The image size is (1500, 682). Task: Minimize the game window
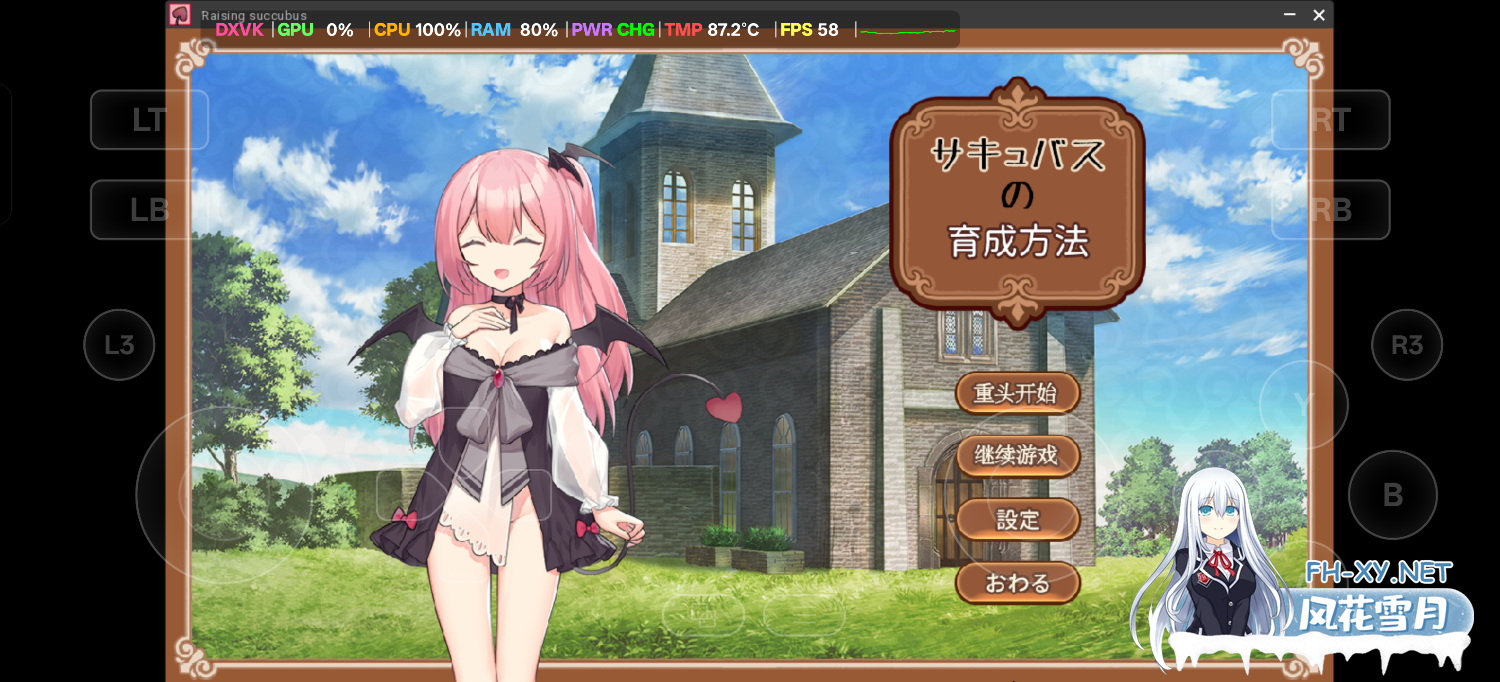point(1290,15)
